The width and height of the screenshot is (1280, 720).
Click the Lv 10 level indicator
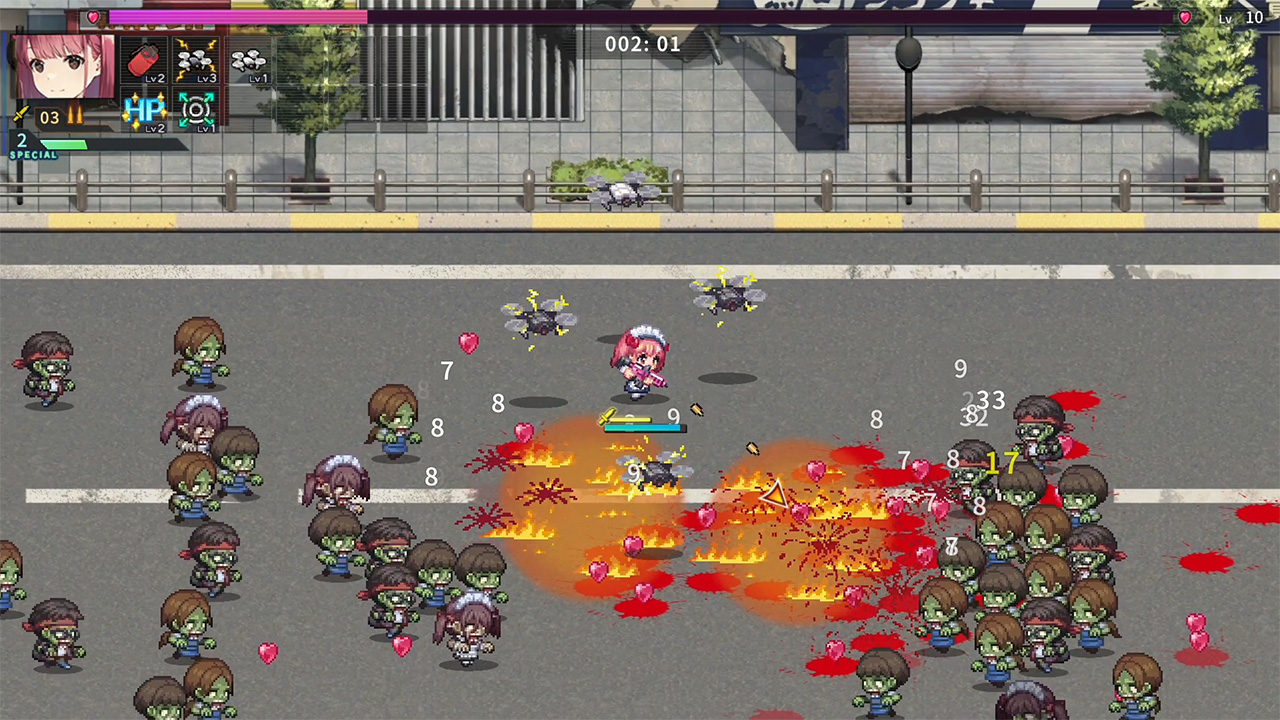coord(1243,17)
